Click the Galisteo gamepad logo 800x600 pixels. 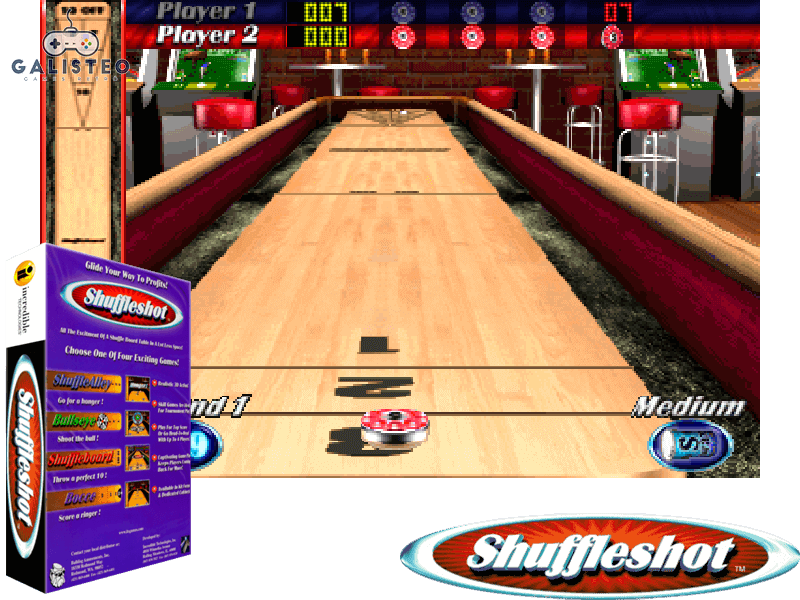67,51
